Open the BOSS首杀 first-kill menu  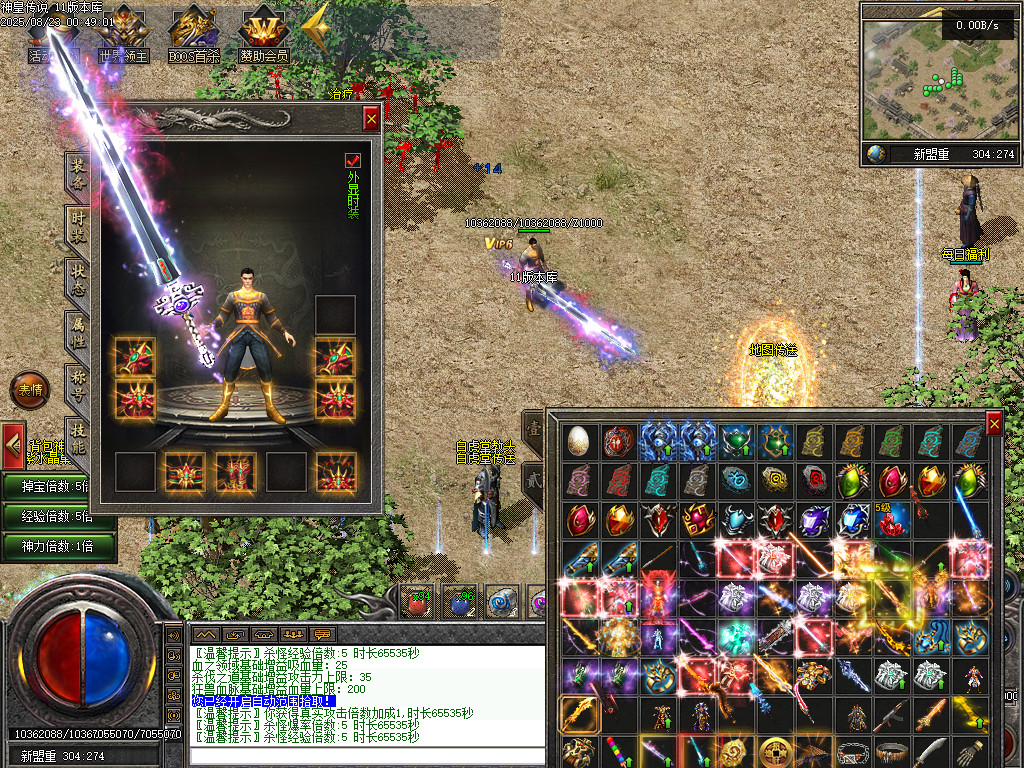pyautogui.click(x=194, y=34)
